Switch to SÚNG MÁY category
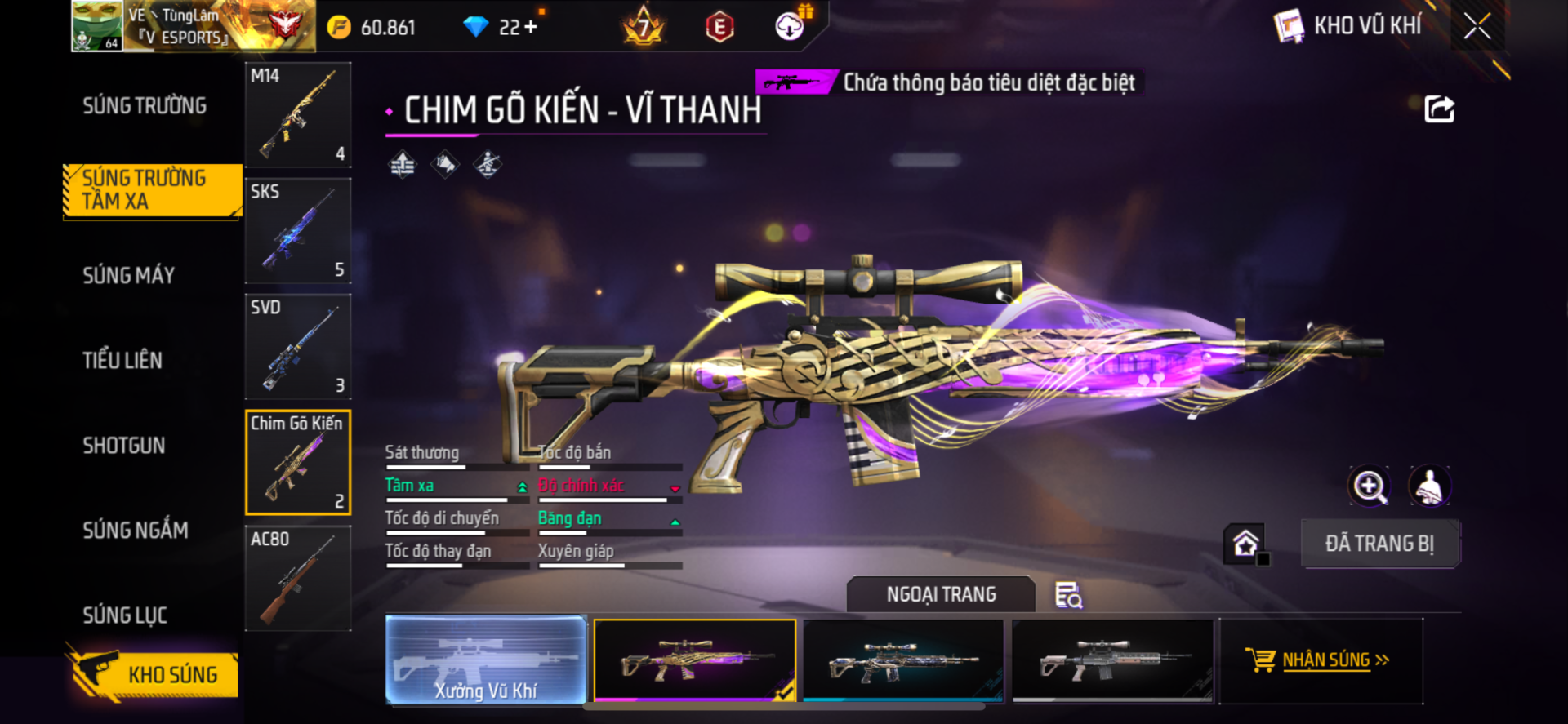 click(129, 276)
